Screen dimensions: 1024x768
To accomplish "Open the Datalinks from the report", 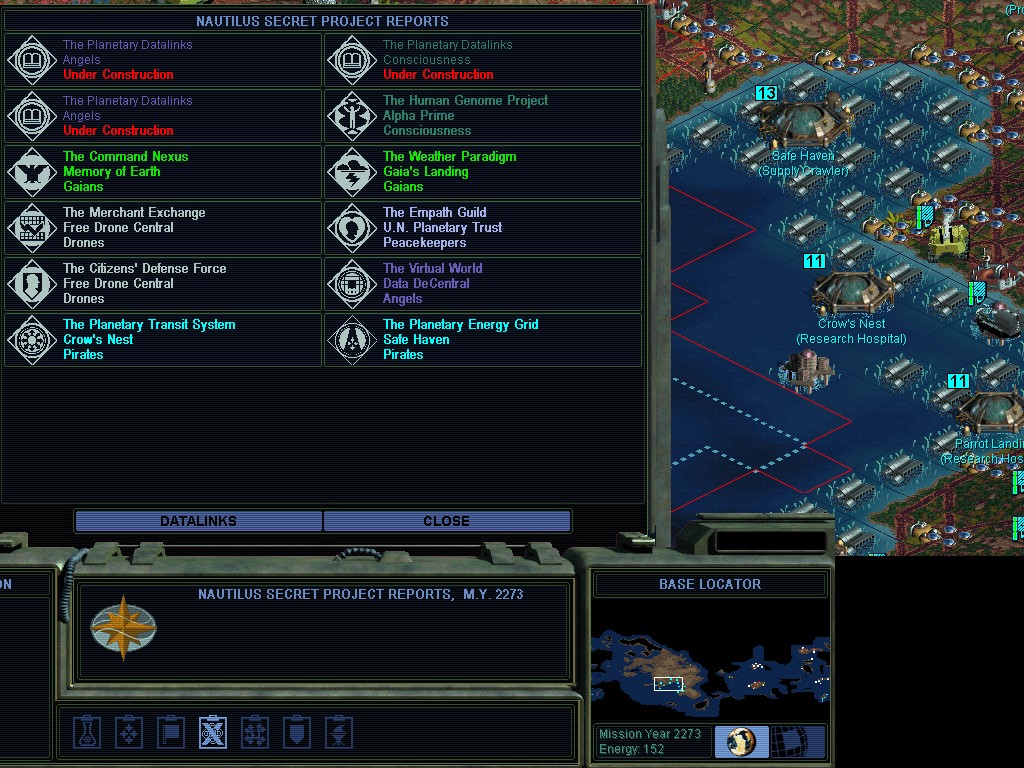I will click(x=198, y=521).
